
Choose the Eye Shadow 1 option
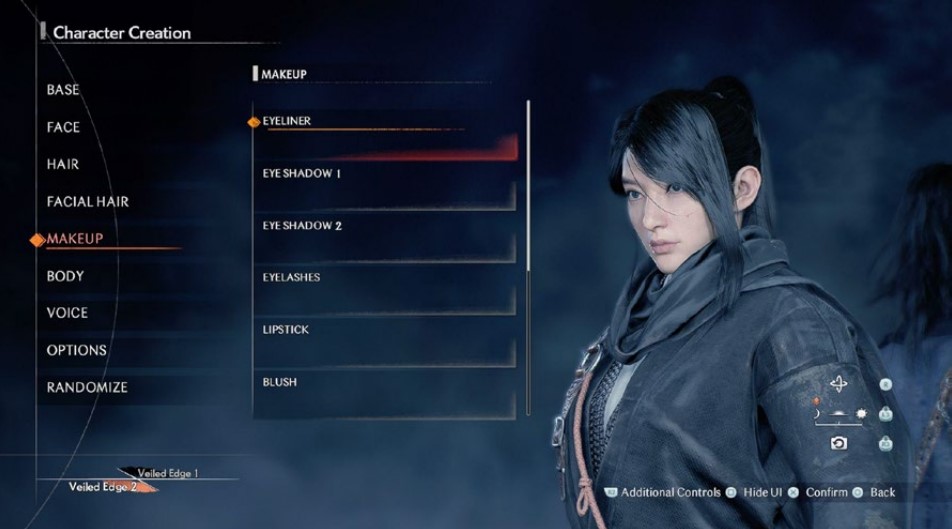pos(301,173)
